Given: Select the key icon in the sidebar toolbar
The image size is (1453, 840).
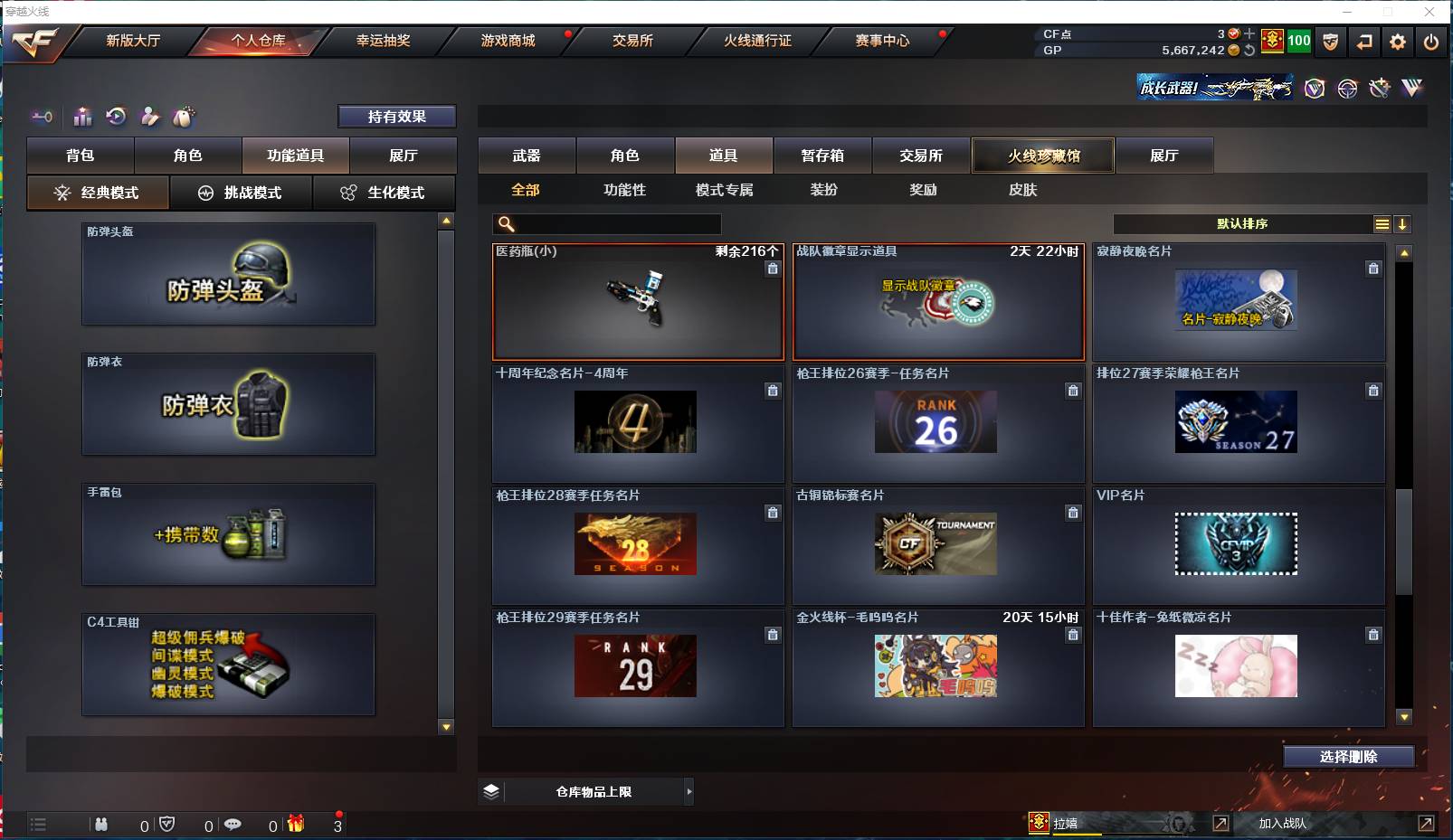Looking at the screenshot, I should (x=43, y=117).
